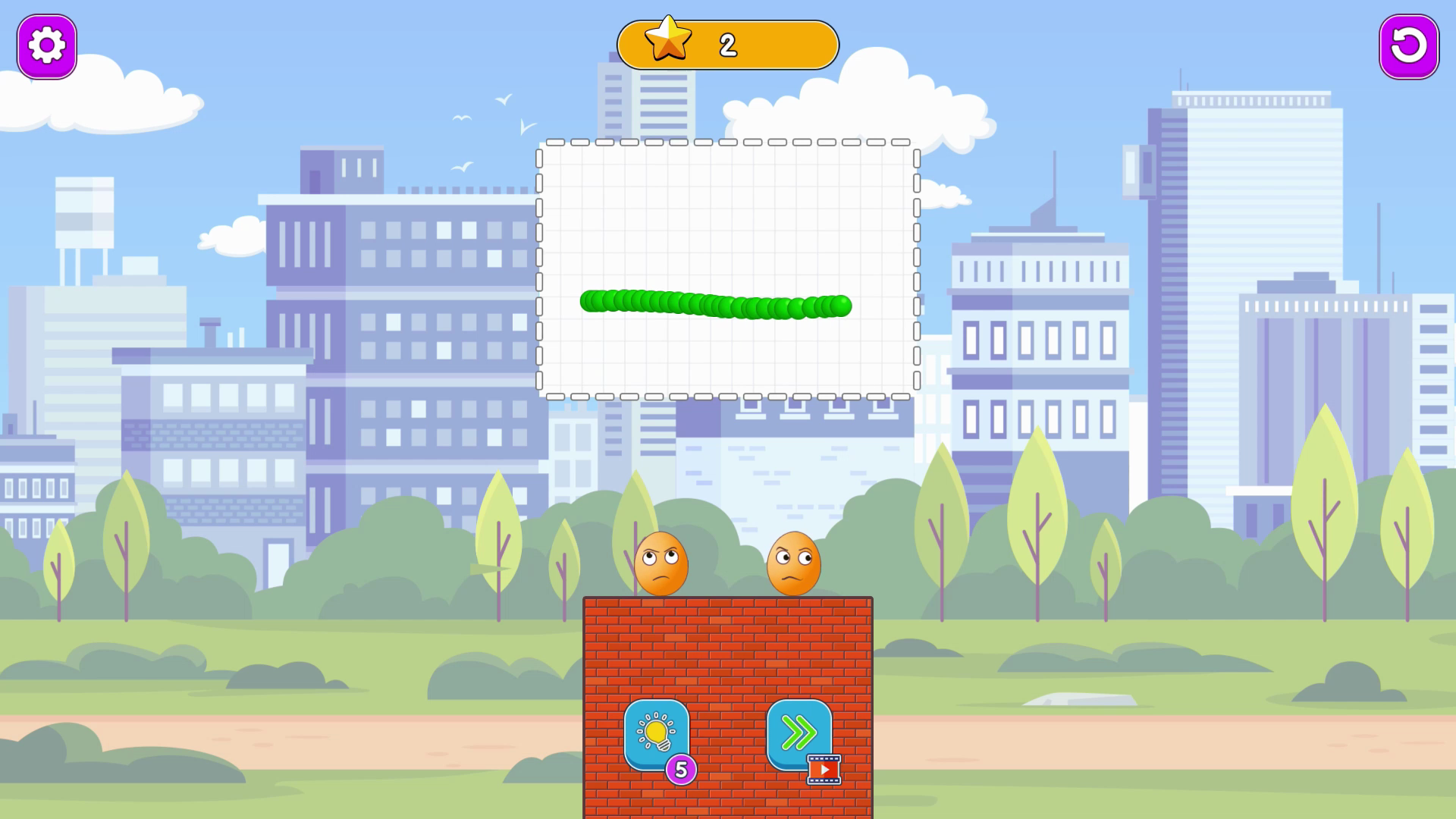Viewport: 1456px width, 819px height.
Task: Click the lightbulb inside the blue square
Action: [657, 733]
